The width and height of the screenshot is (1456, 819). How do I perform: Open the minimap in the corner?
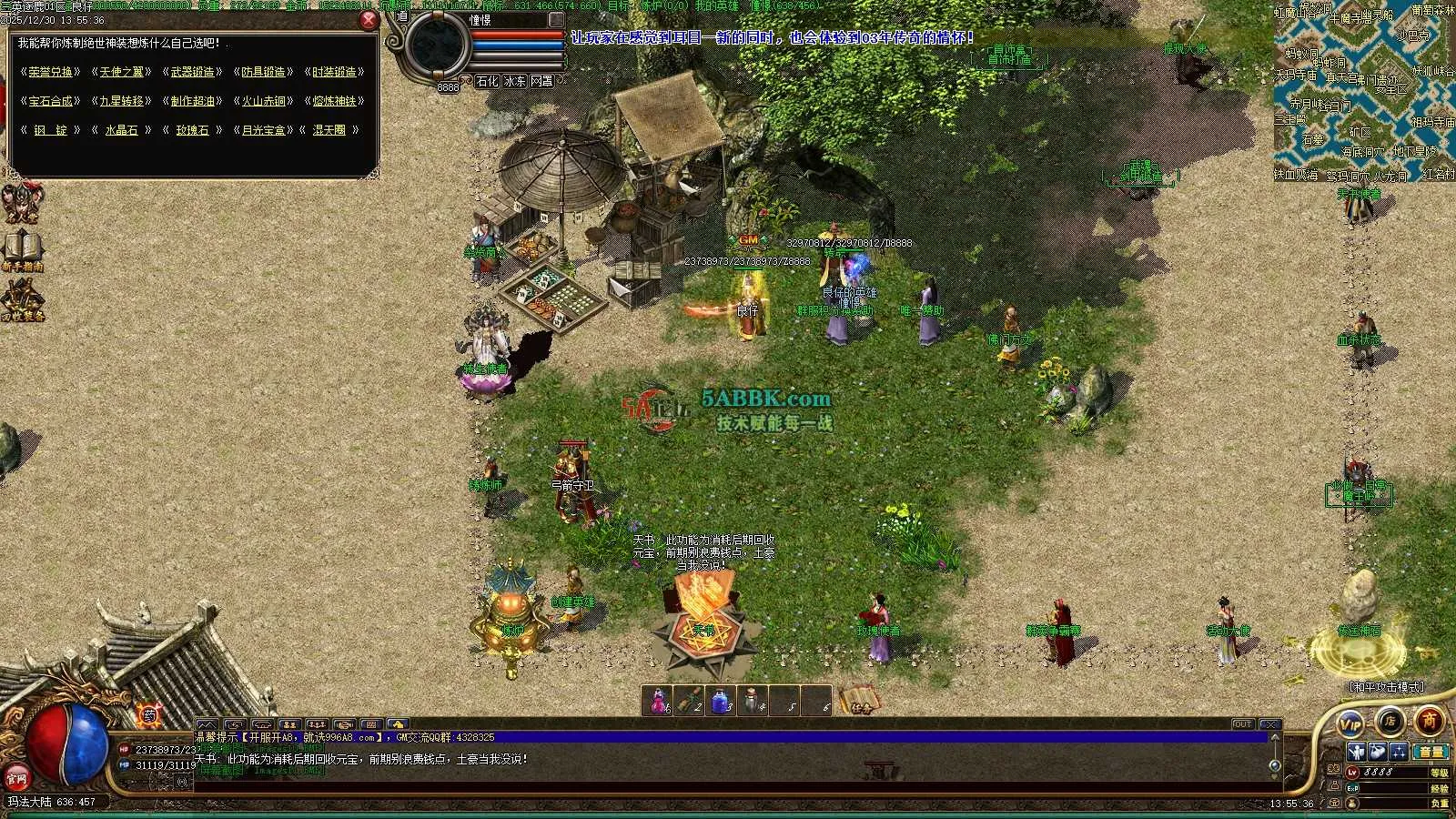[1364, 91]
